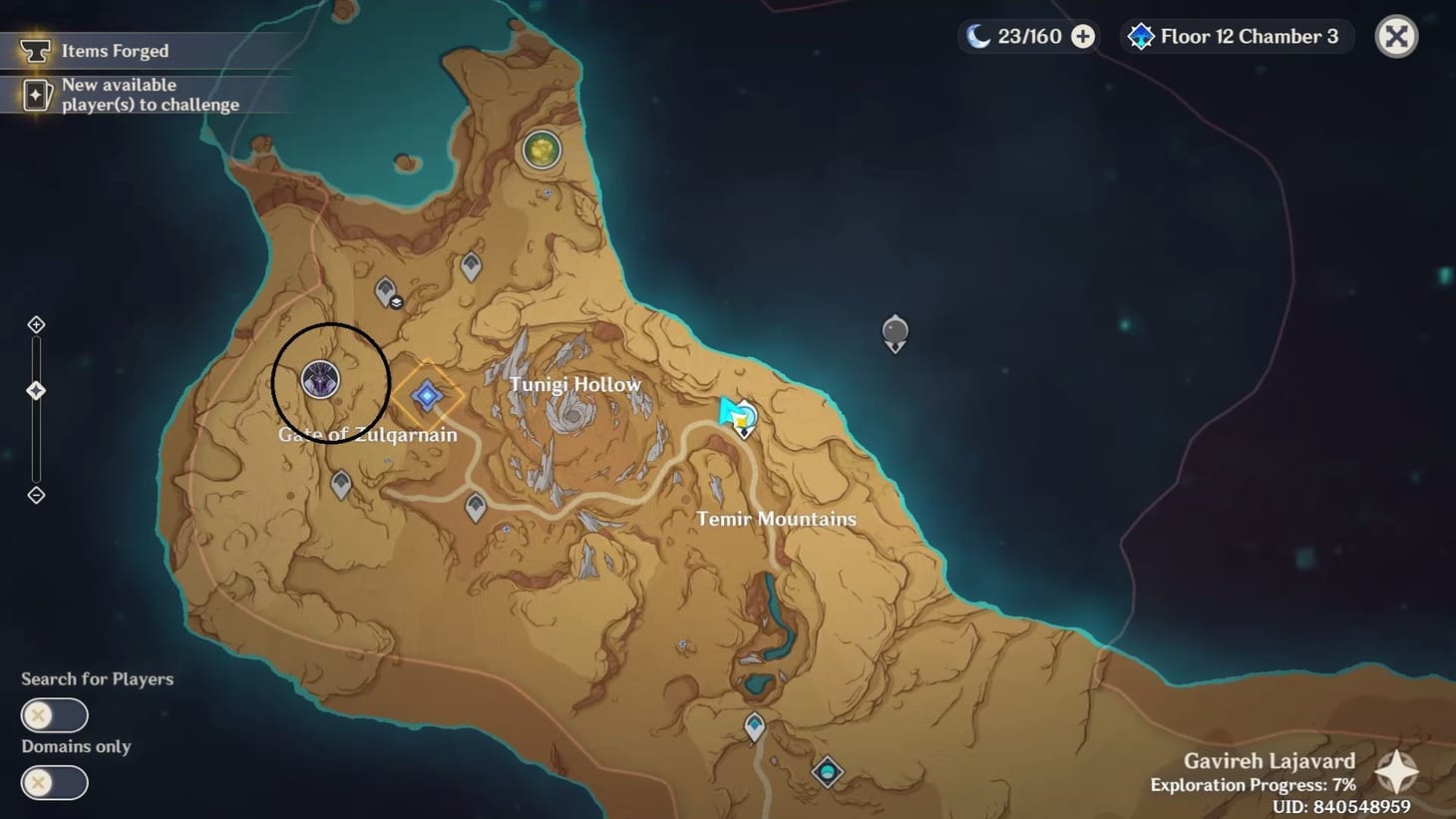Click the Tunigi Hollow area label
The height and width of the screenshot is (819, 1456).
(x=575, y=383)
